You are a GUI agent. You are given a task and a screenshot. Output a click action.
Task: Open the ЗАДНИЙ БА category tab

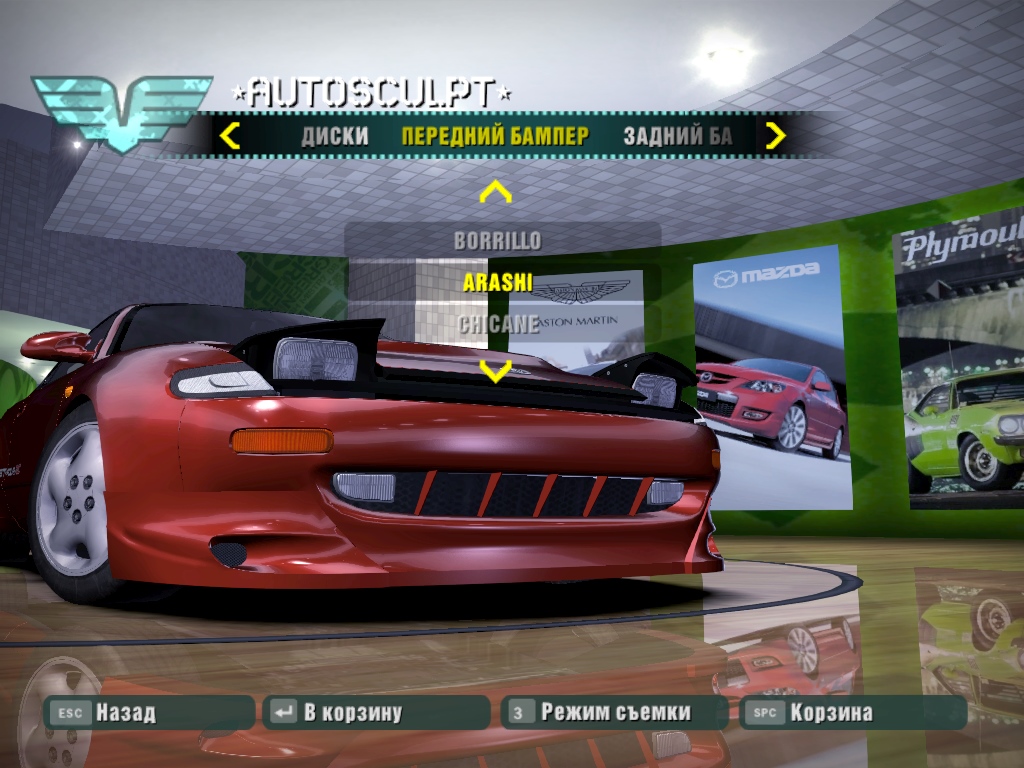(677, 136)
